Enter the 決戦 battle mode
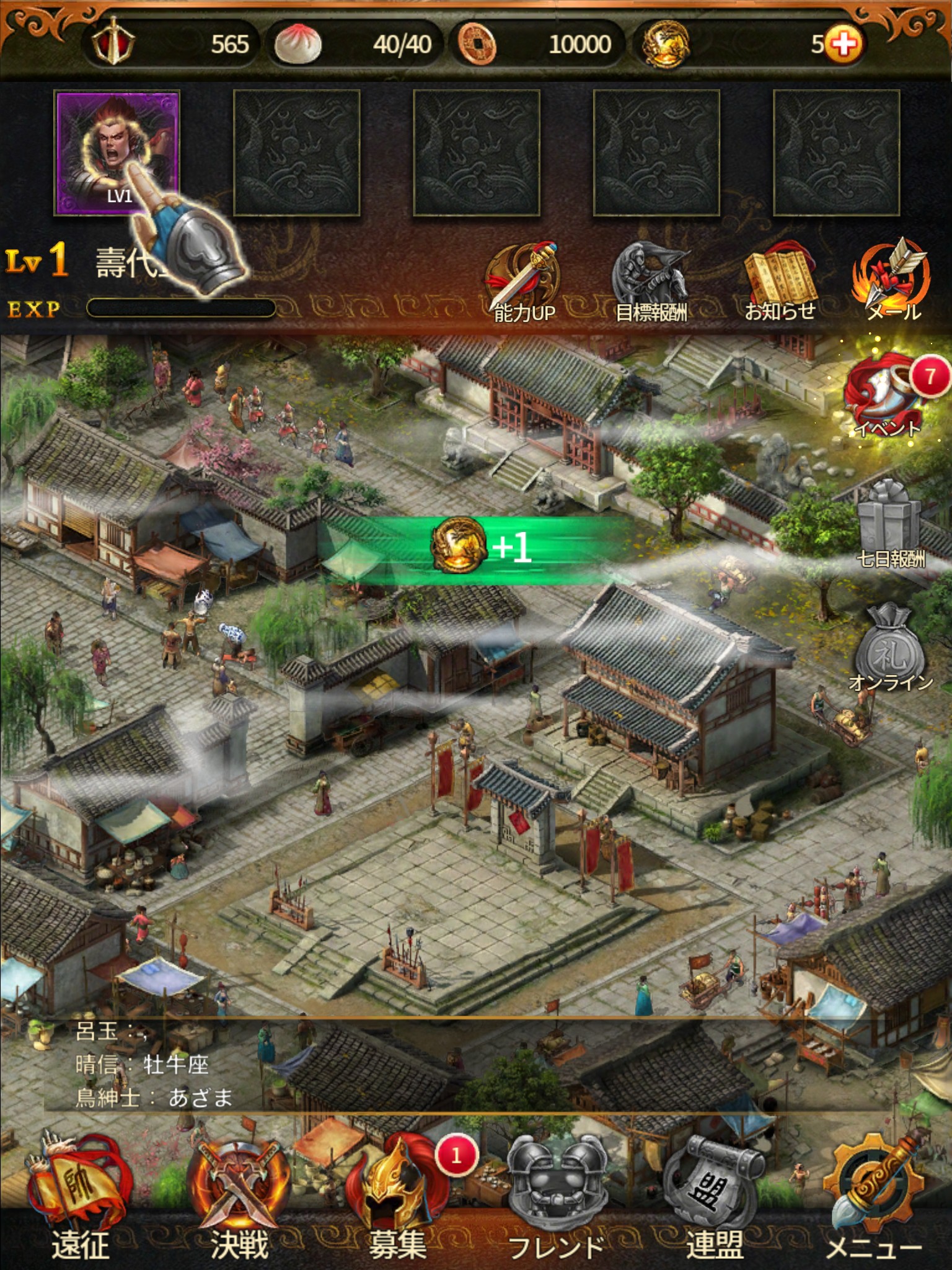This screenshot has width=952, height=1270. point(239,1197)
